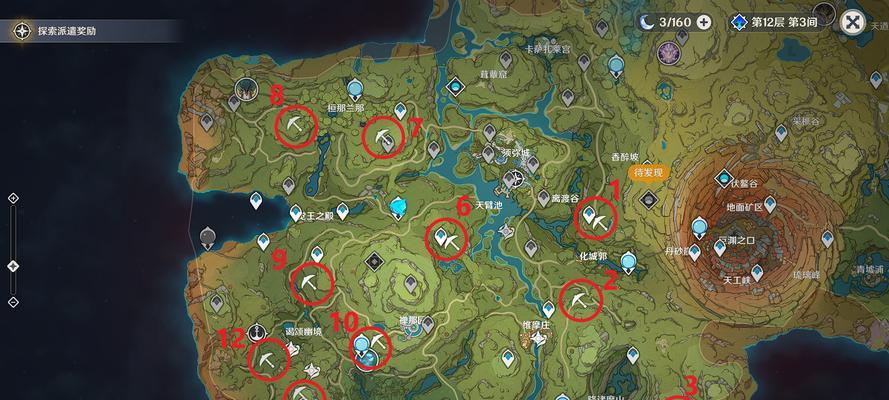Click the map zoom slider handle

[x=13, y=266]
